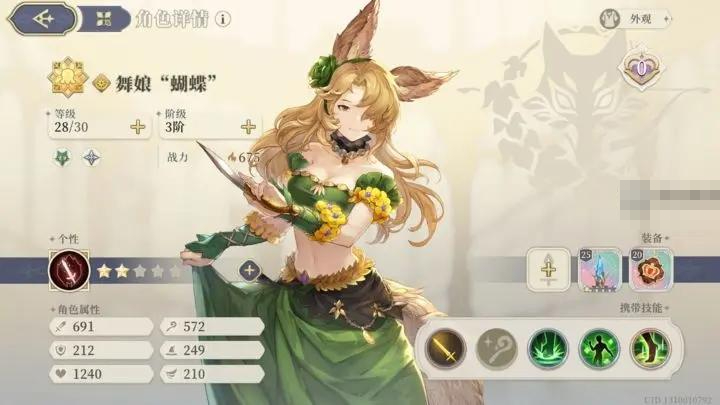Tap the plus next to 阶级 3阶
The image size is (720, 405).
point(247,127)
